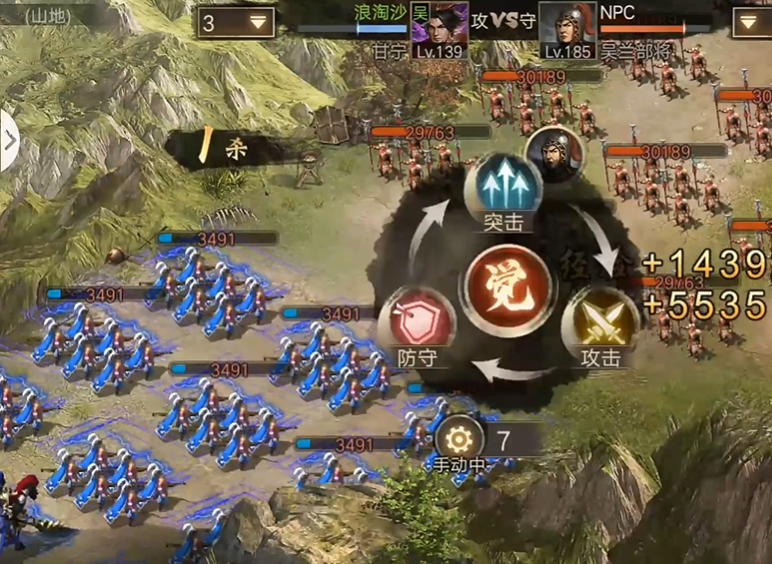Trigger the red 觉 awakening skill
Viewport: 772px width, 564px height.
(509, 283)
